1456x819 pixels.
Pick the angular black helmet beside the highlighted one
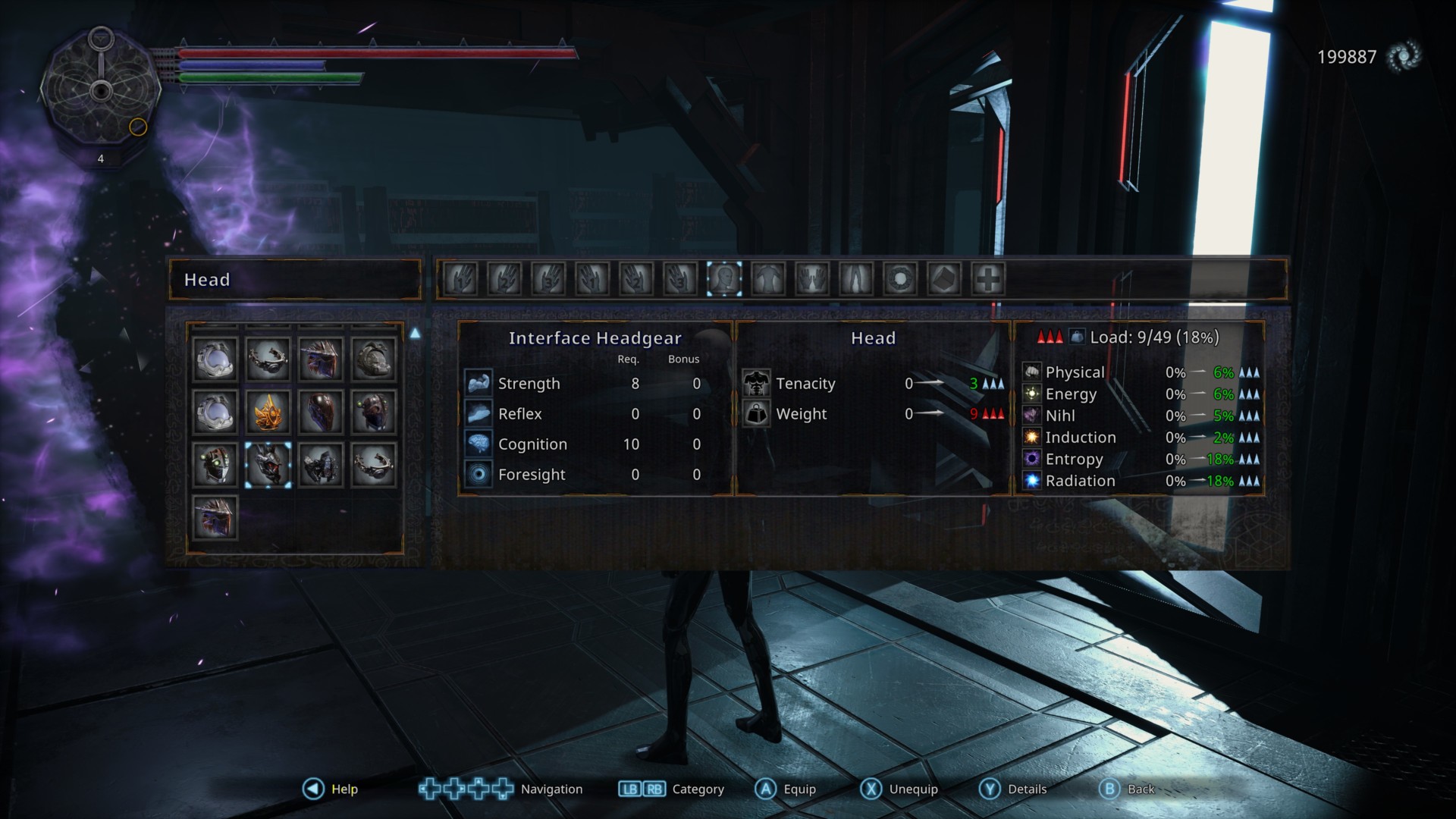(x=321, y=465)
